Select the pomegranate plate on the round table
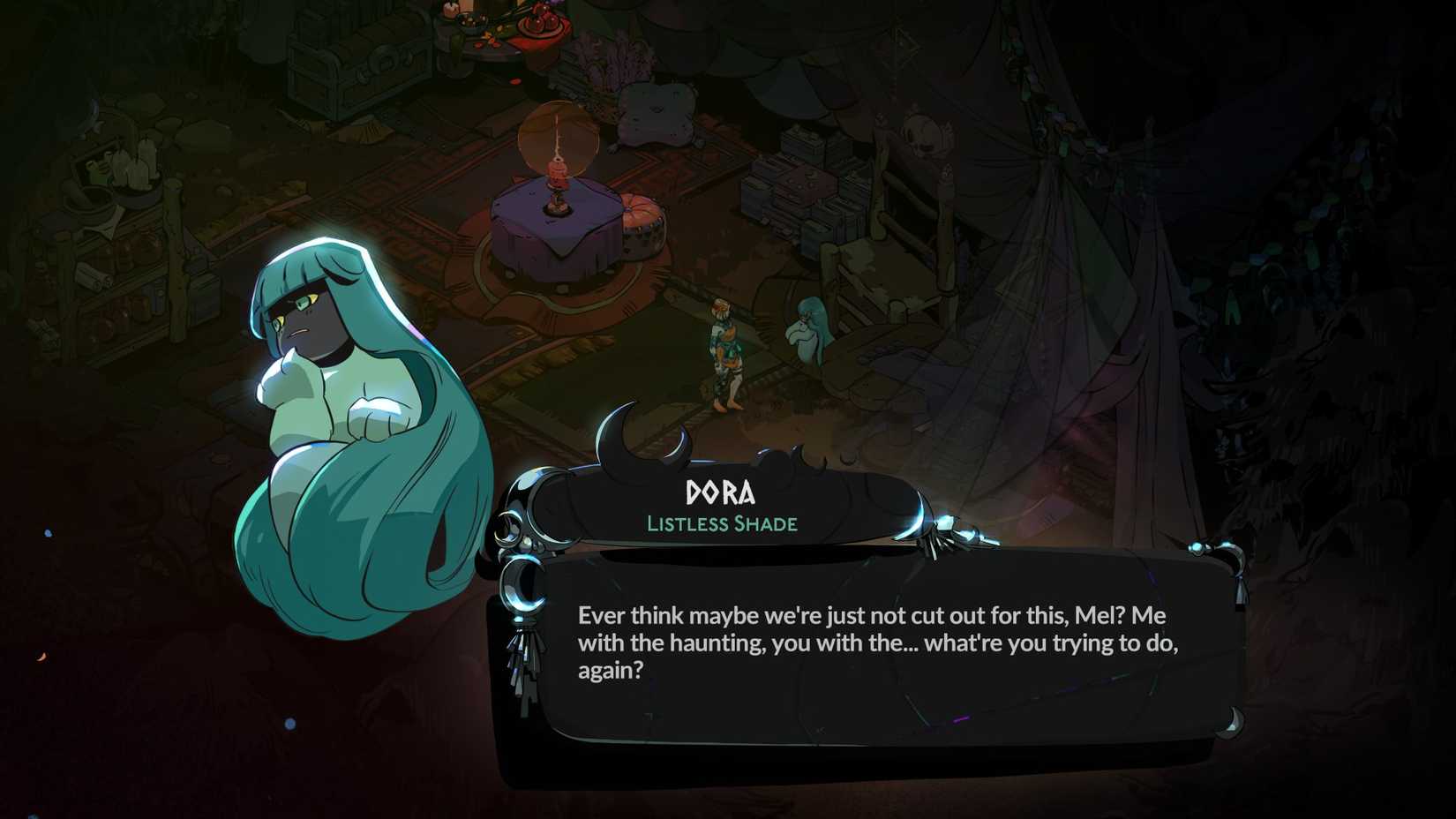 [537, 22]
